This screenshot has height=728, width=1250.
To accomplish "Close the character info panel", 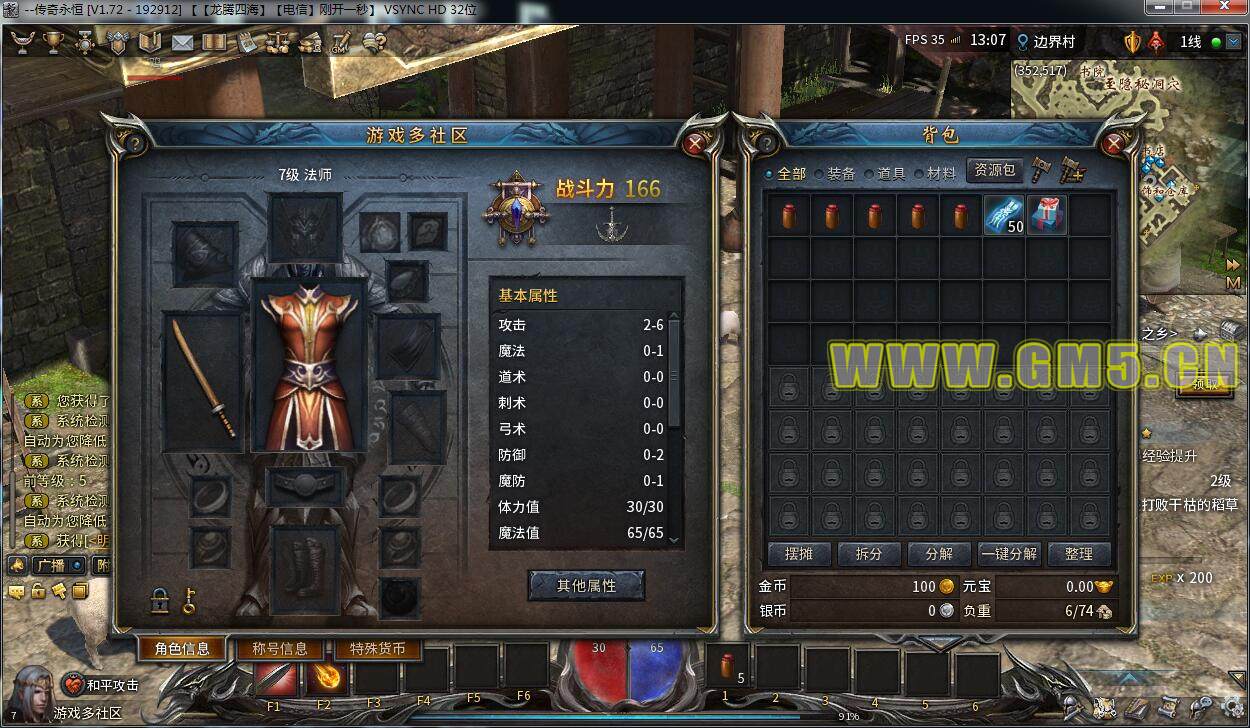I will coord(696,144).
